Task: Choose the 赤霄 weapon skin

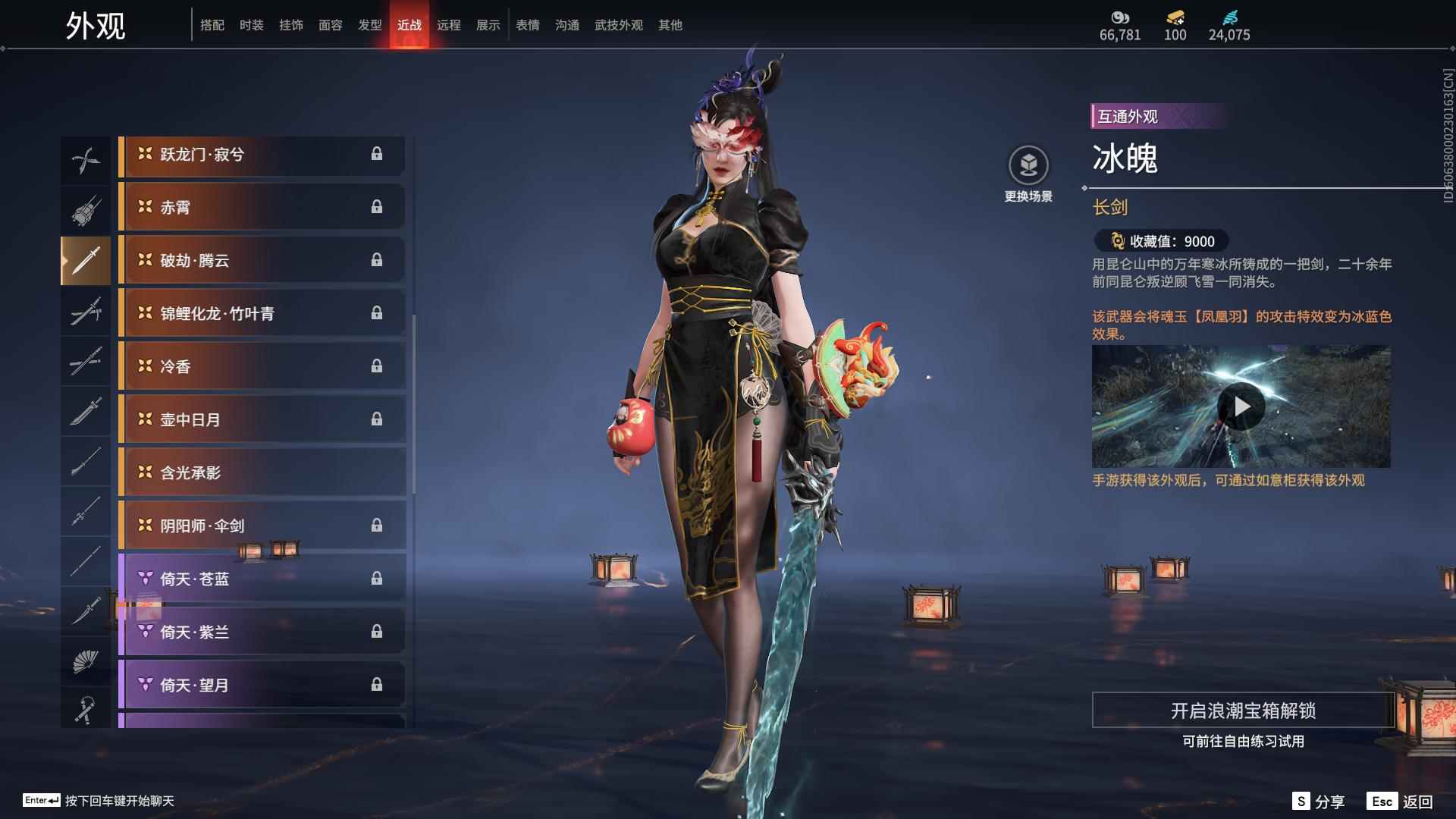Action: (262, 207)
